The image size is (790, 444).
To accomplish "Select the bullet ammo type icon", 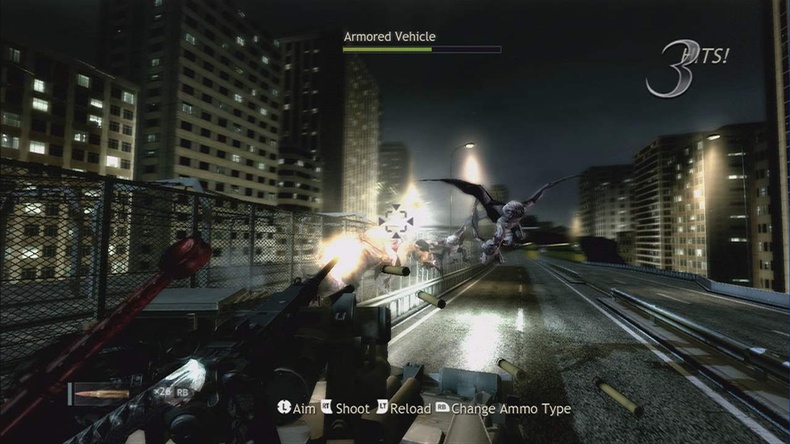I will click(100, 394).
